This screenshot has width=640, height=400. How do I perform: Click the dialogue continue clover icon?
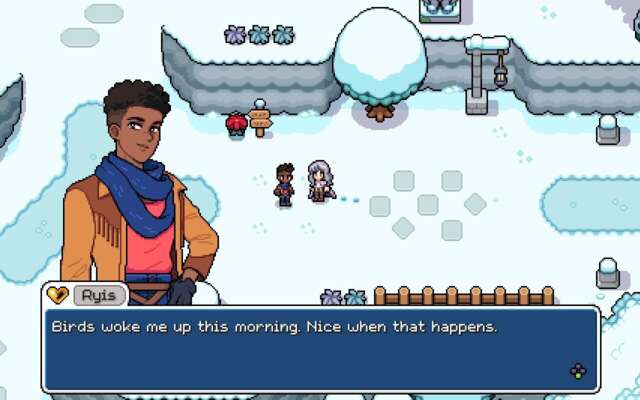coord(578,371)
